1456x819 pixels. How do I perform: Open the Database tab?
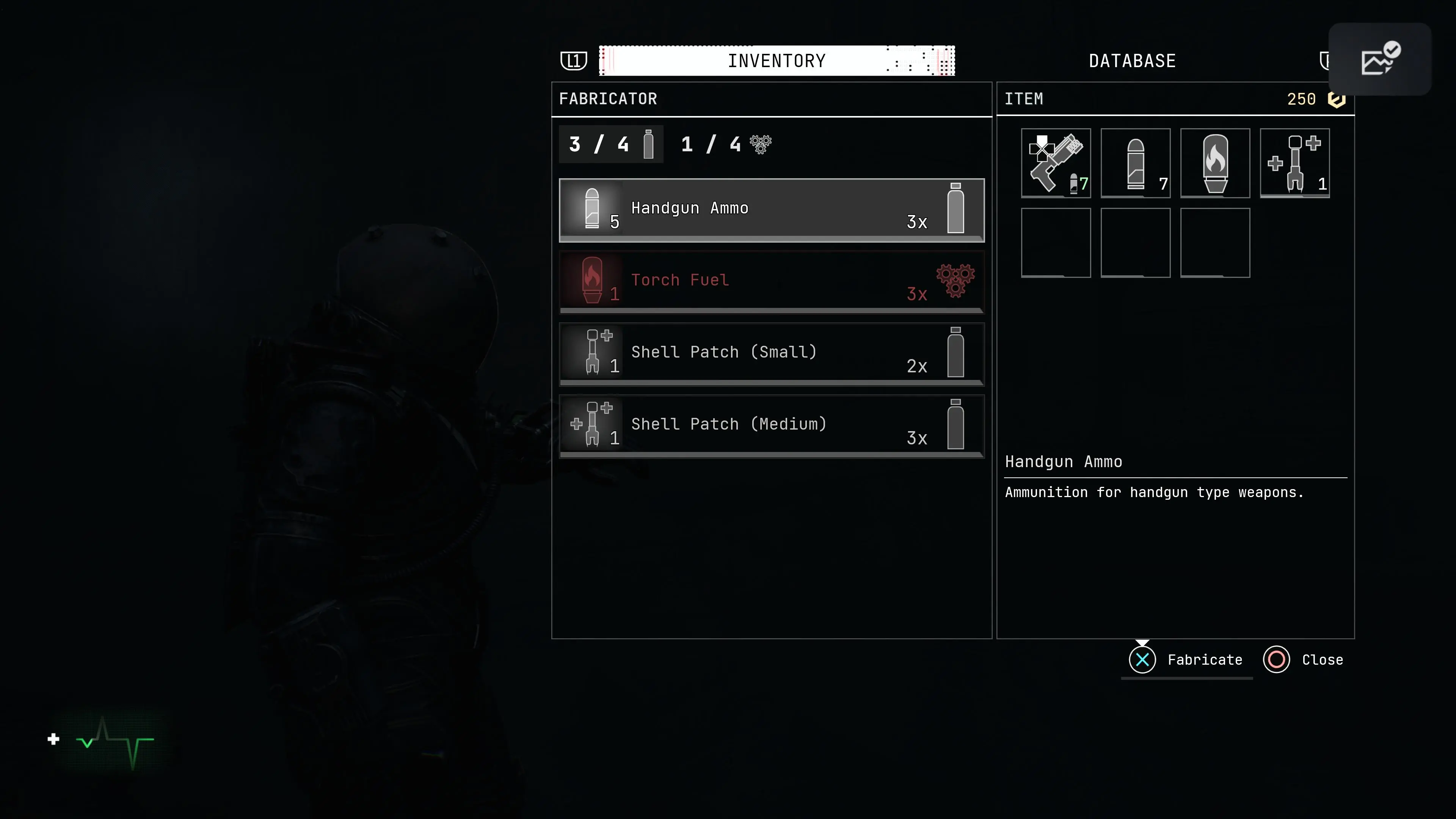point(1132,61)
